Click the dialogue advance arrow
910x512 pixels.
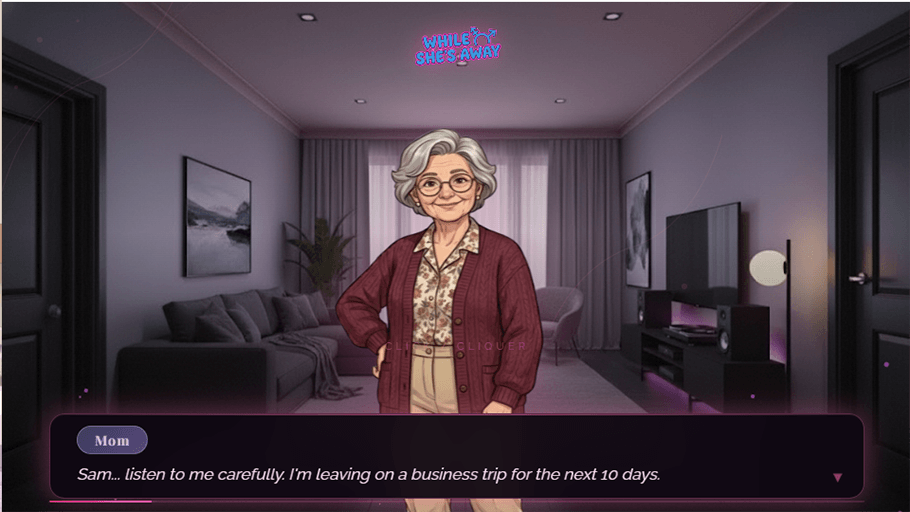(837, 478)
